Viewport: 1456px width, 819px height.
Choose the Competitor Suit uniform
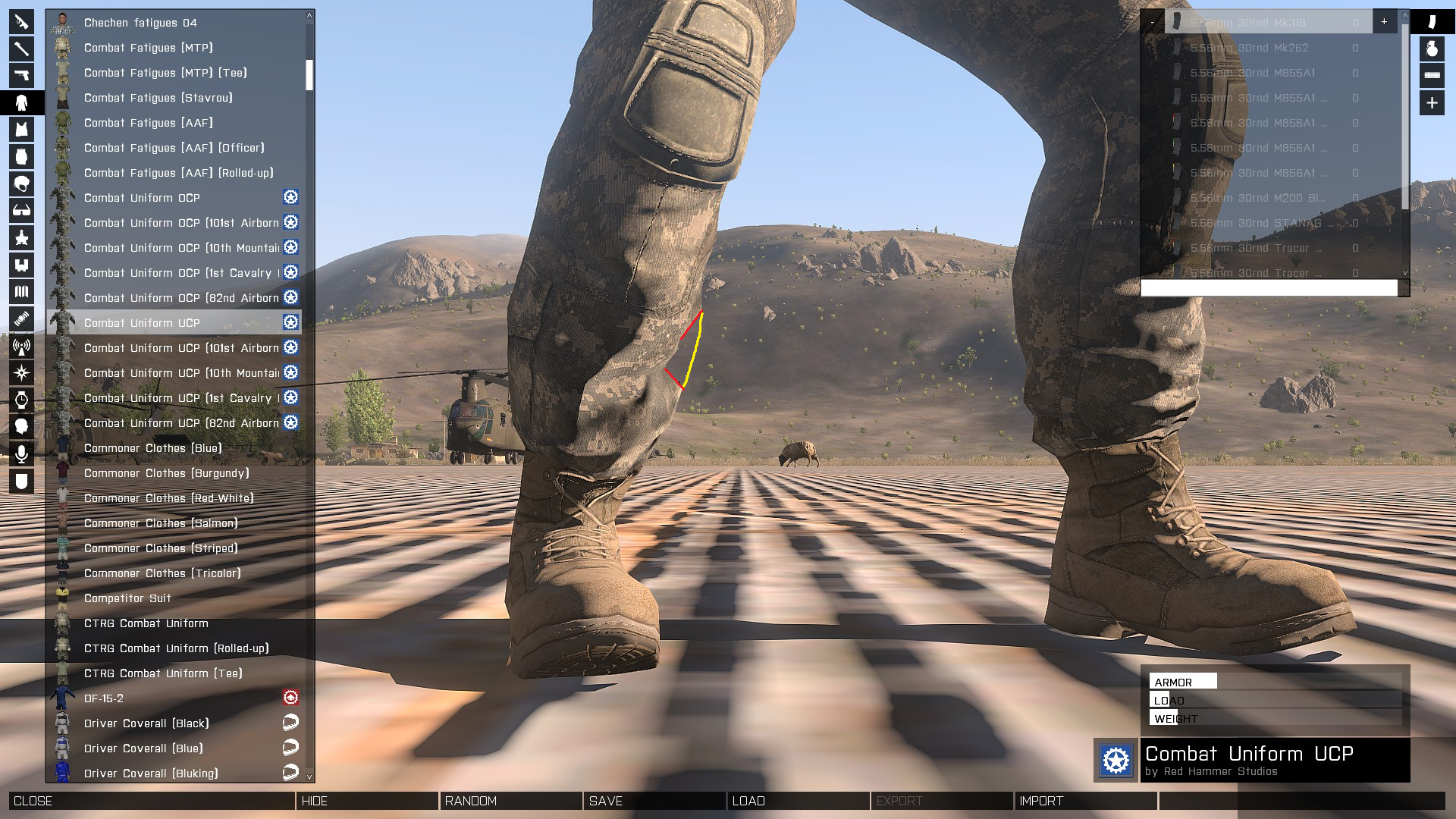pyautogui.click(x=127, y=598)
